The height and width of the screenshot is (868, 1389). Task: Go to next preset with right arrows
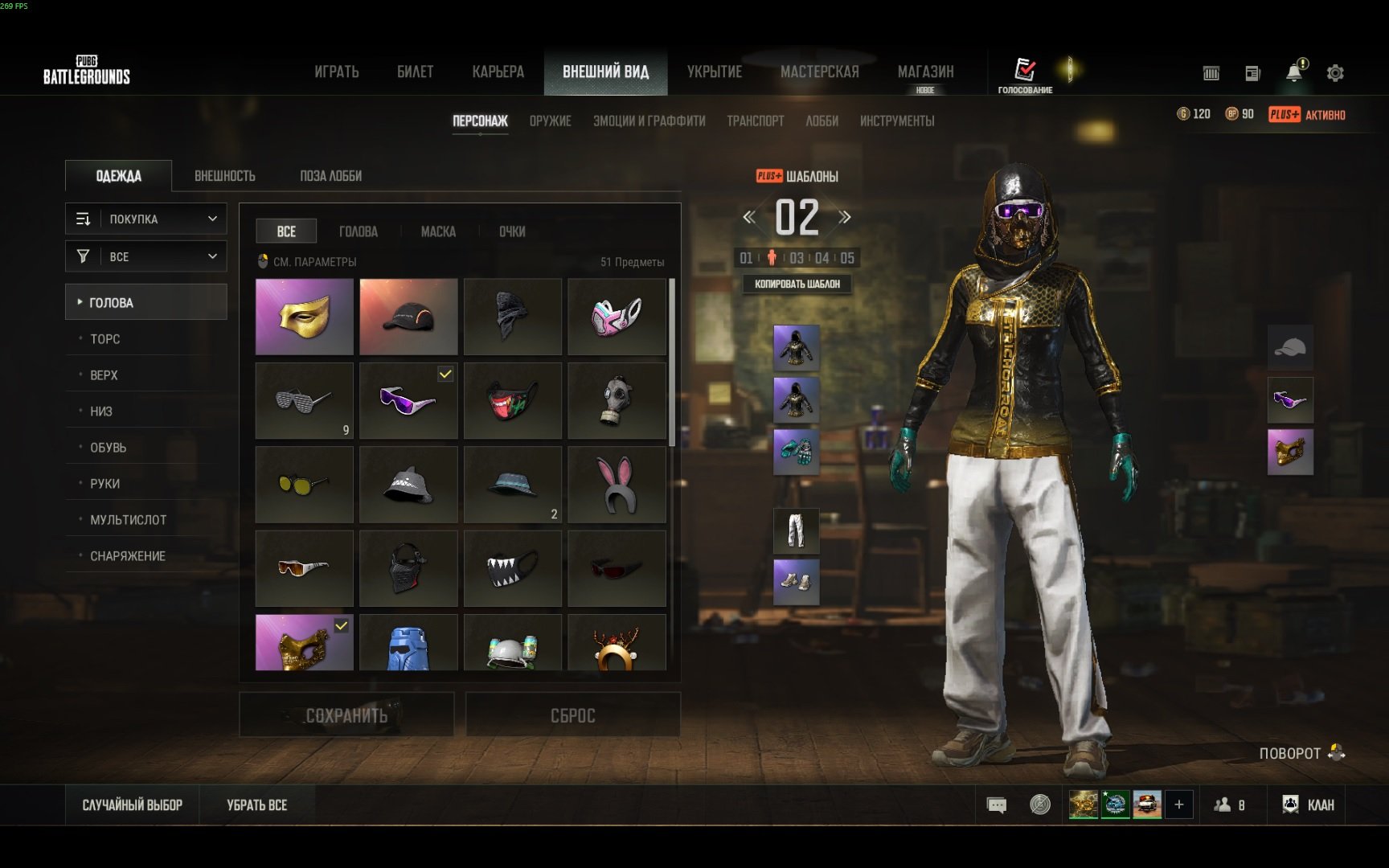pyautogui.click(x=845, y=217)
